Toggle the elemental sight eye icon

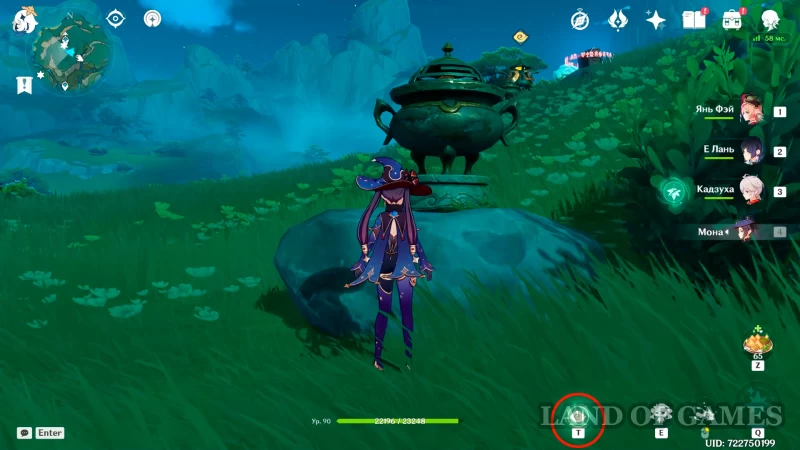click(116, 18)
